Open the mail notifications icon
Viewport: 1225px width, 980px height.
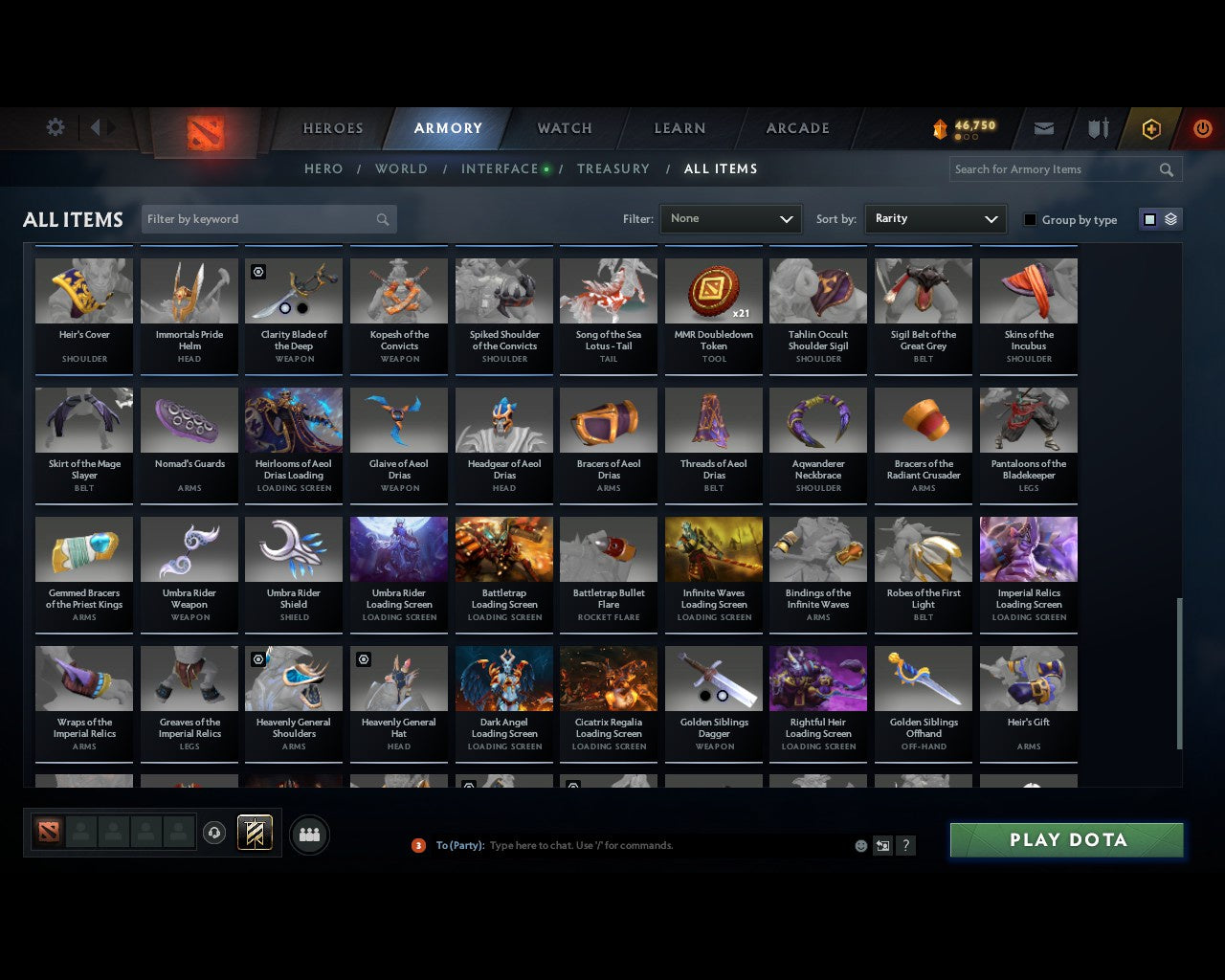pyautogui.click(x=1043, y=128)
